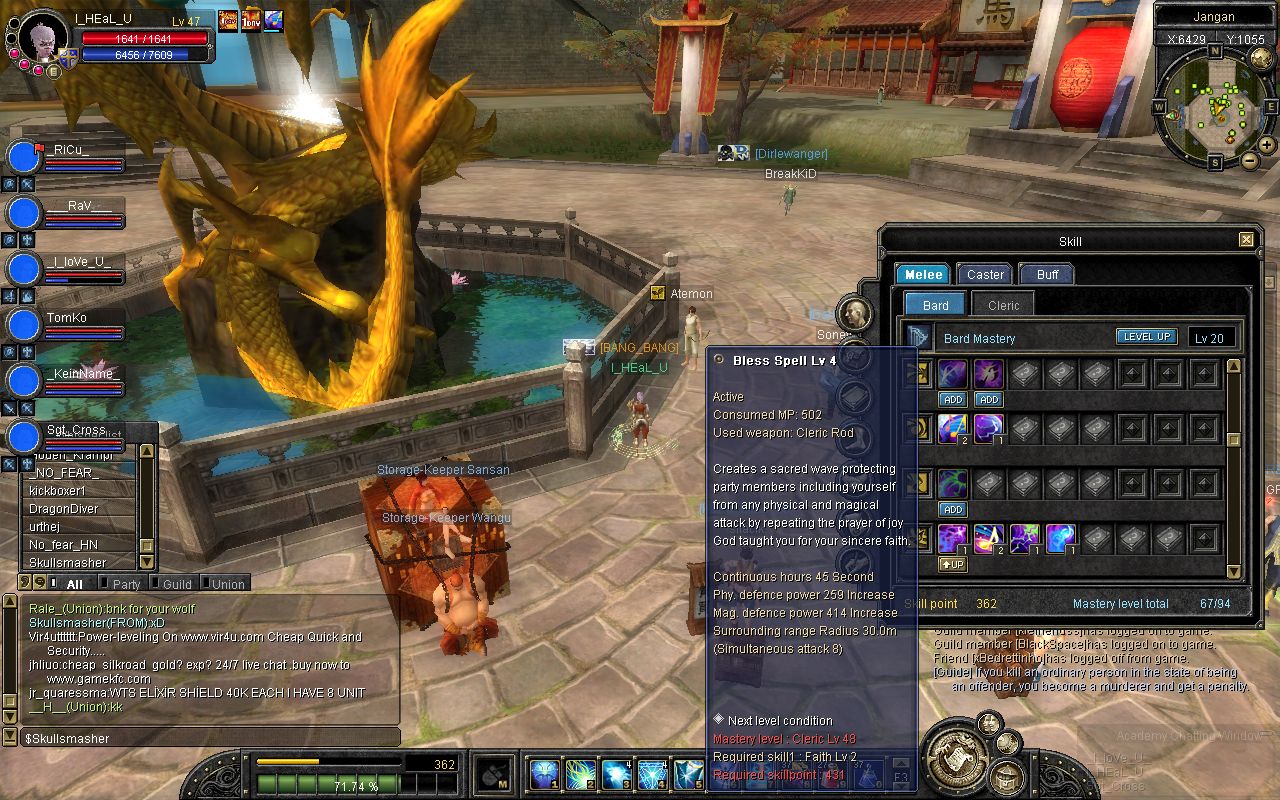Viewport: 1280px width, 800px height.
Task: Show Guild chat messages
Action: pos(177,584)
